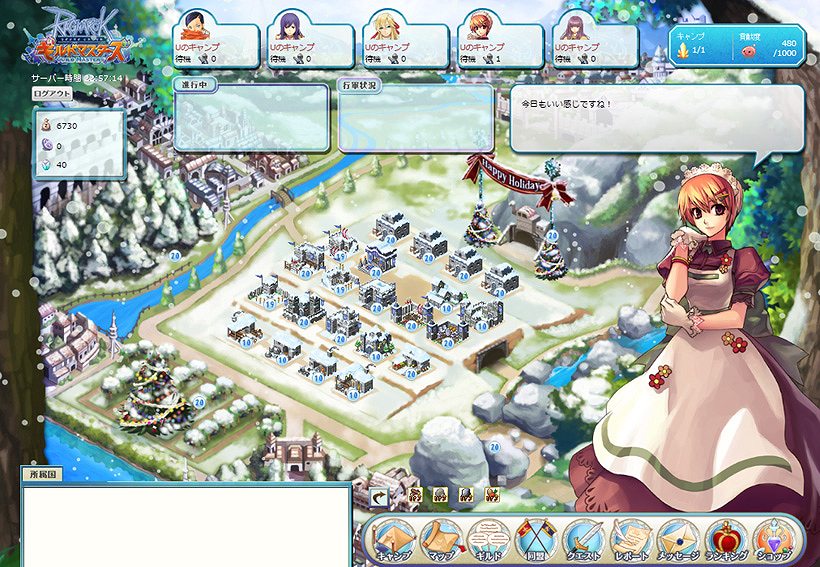Open the メッセージ (Message) envelope menu
The image size is (820, 567).
677,540
